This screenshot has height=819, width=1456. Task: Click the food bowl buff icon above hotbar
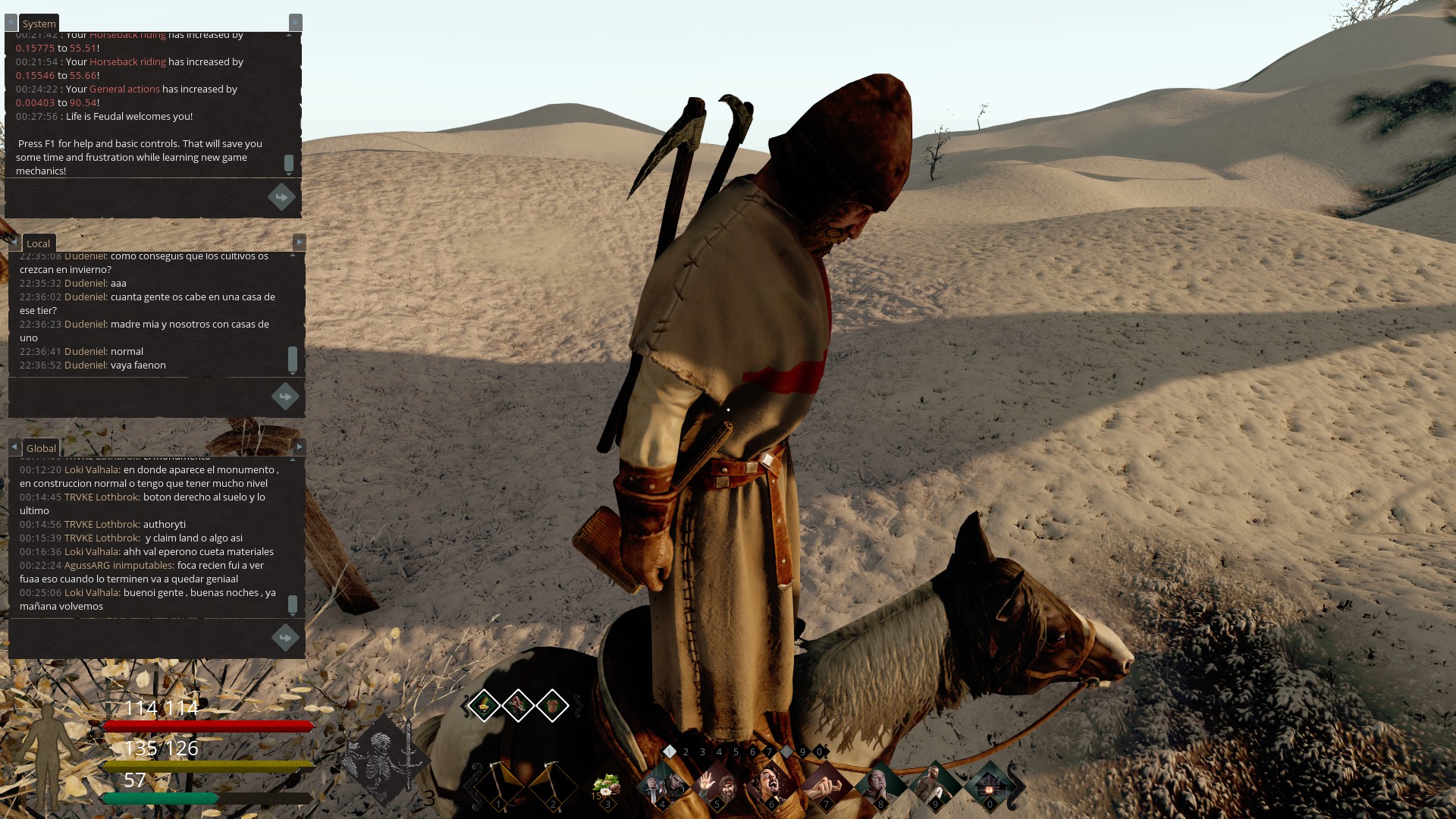click(x=485, y=705)
